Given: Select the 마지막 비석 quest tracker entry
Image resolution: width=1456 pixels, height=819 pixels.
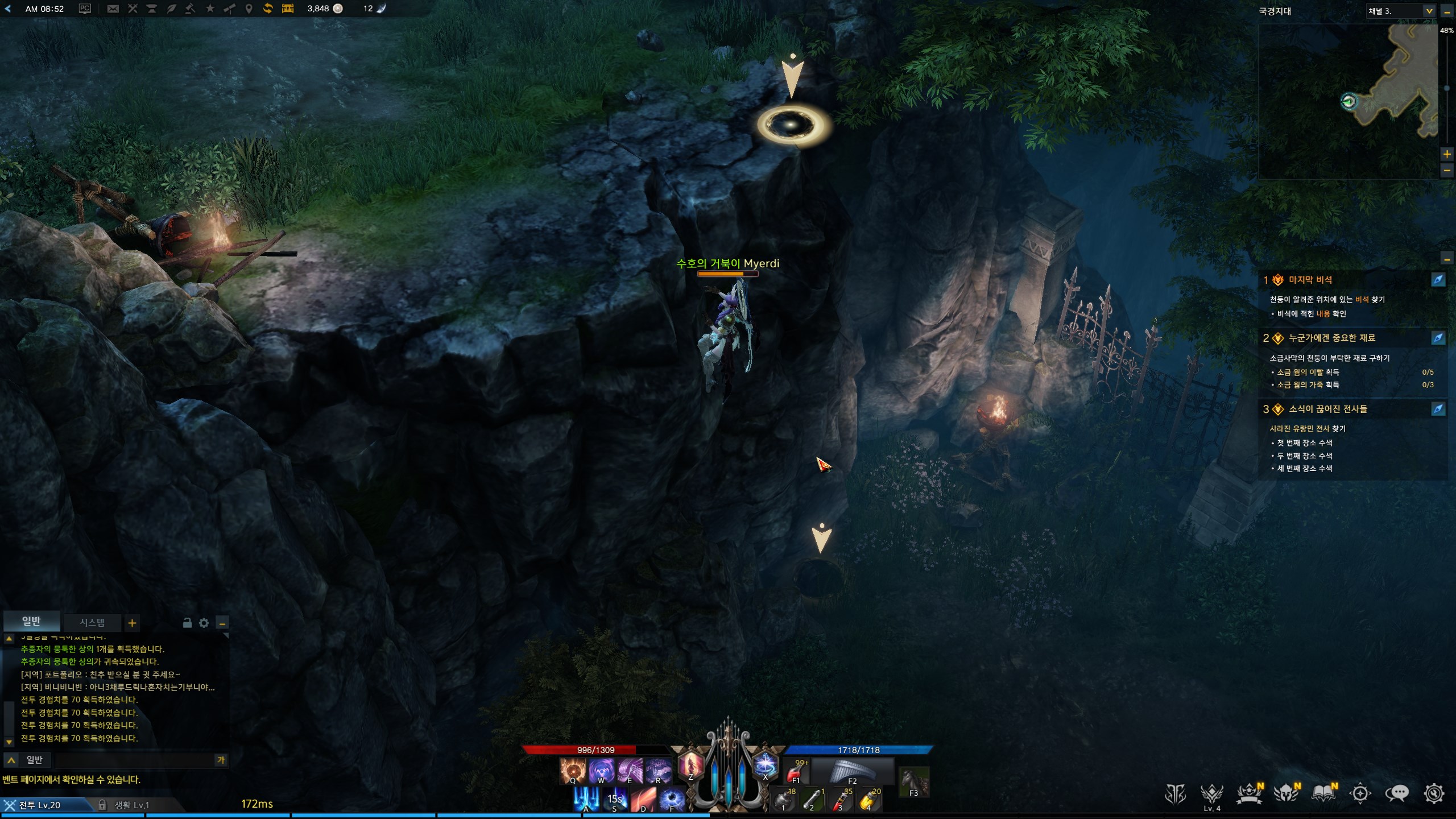Looking at the screenshot, I should coord(1310,280).
